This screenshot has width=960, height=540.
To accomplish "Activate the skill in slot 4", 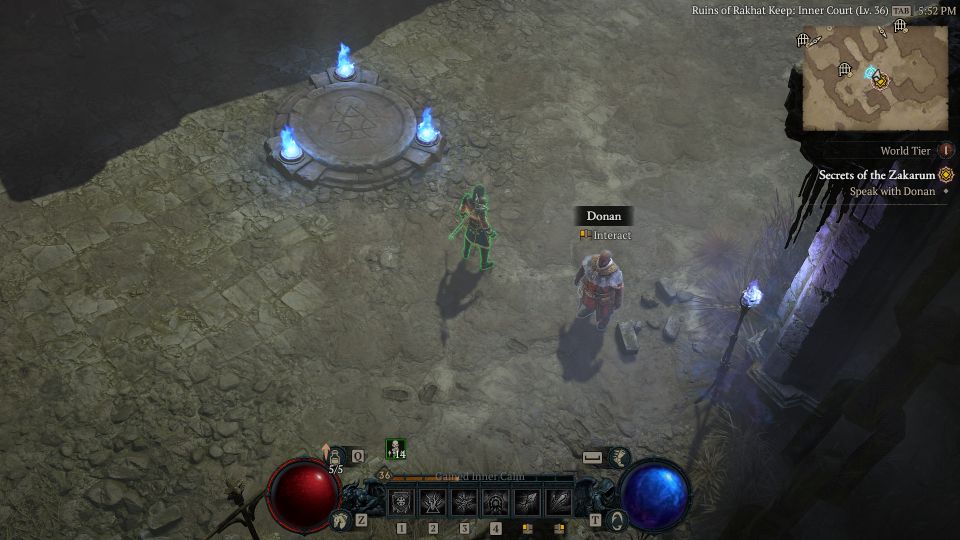I will click(496, 503).
